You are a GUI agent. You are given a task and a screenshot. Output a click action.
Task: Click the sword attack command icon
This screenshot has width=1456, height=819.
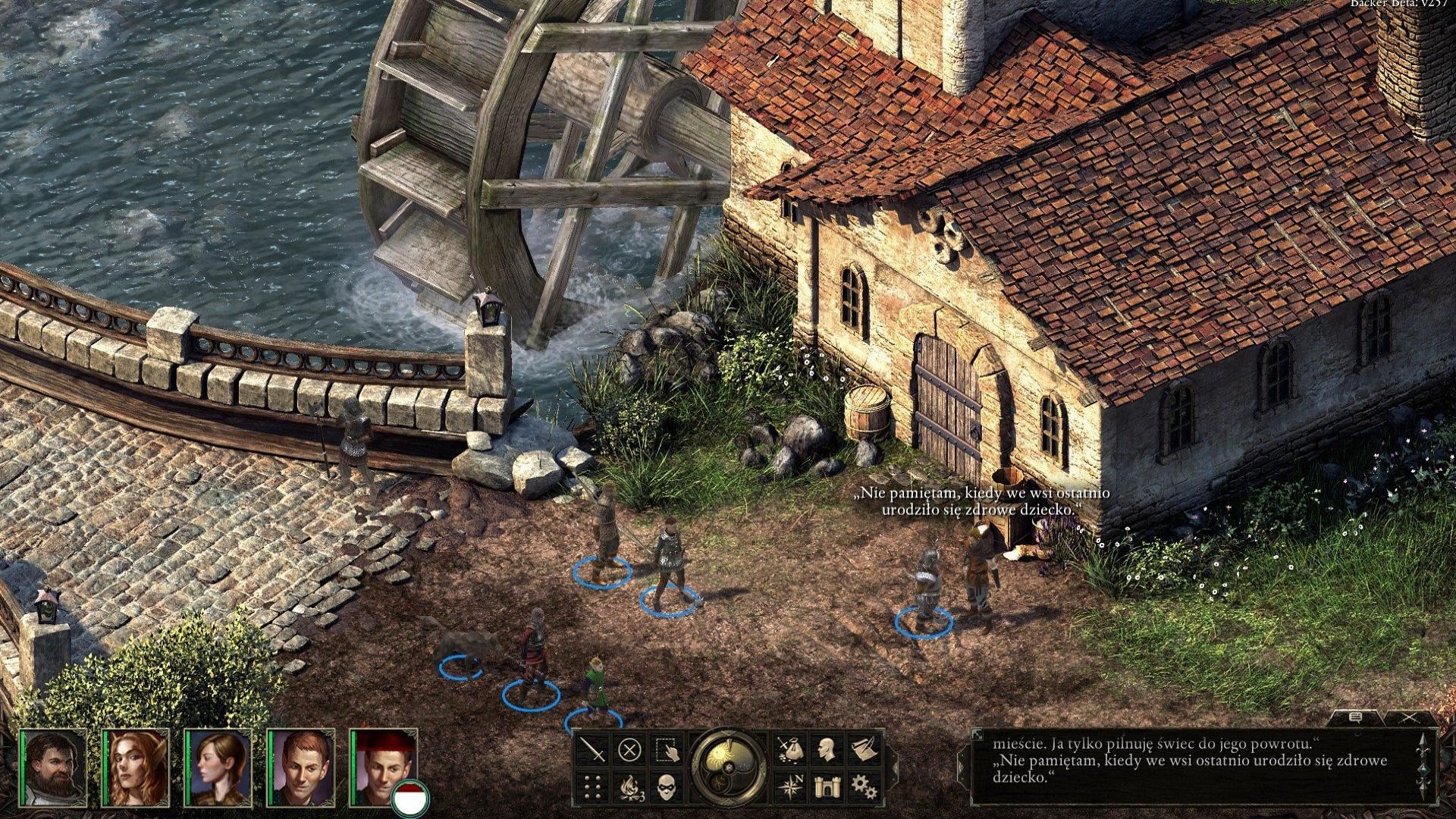(594, 750)
